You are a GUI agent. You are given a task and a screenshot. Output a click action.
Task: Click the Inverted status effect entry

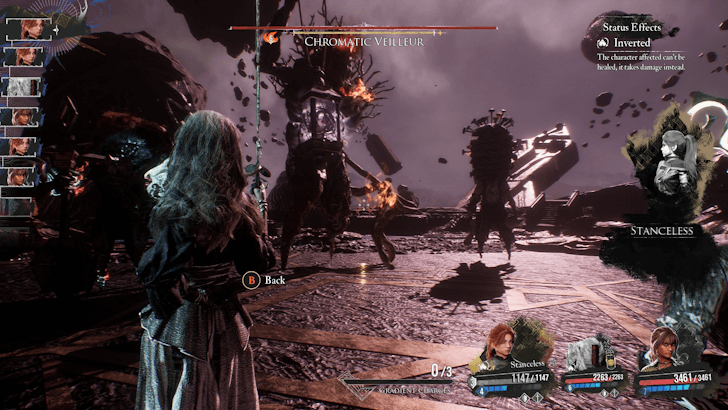[632, 43]
